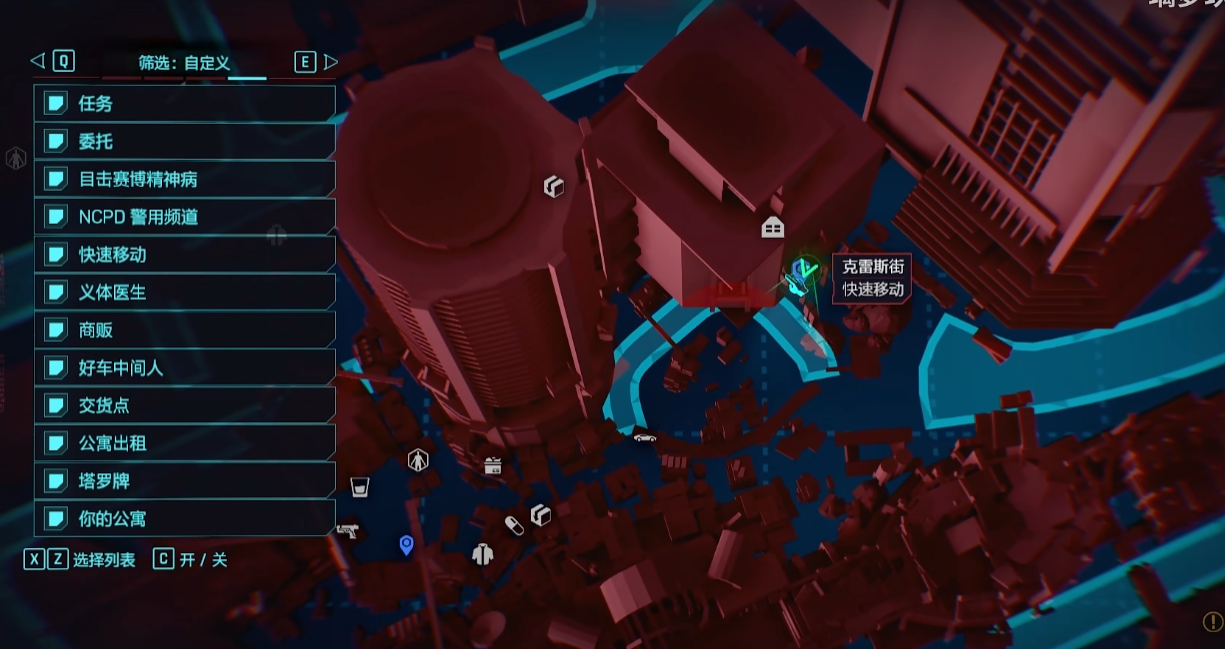Screen dimensions: 1225x649
Task: Click the blue pin map marker
Action: tap(406, 545)
